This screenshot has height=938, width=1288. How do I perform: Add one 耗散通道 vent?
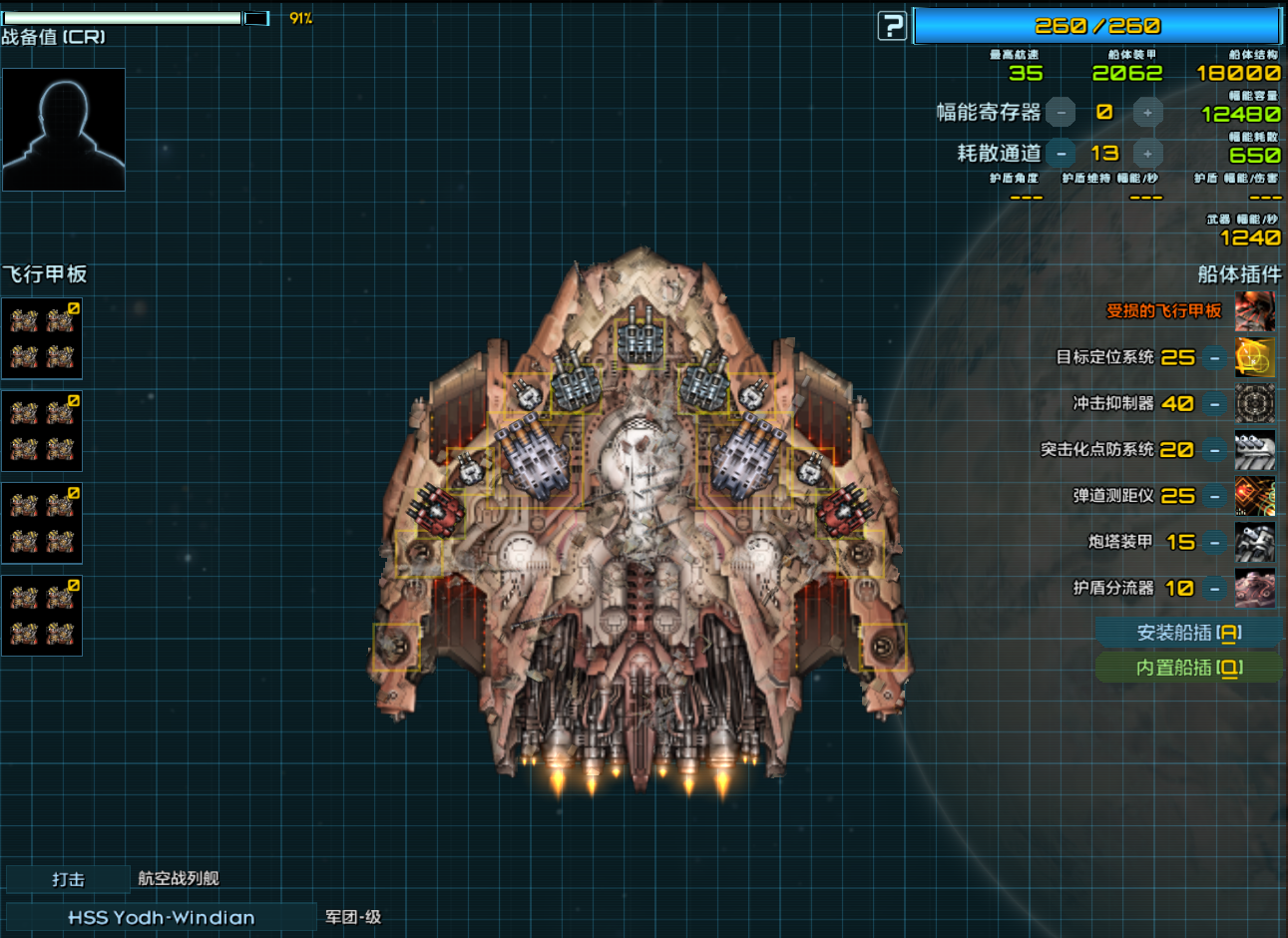coord(1147,154)
